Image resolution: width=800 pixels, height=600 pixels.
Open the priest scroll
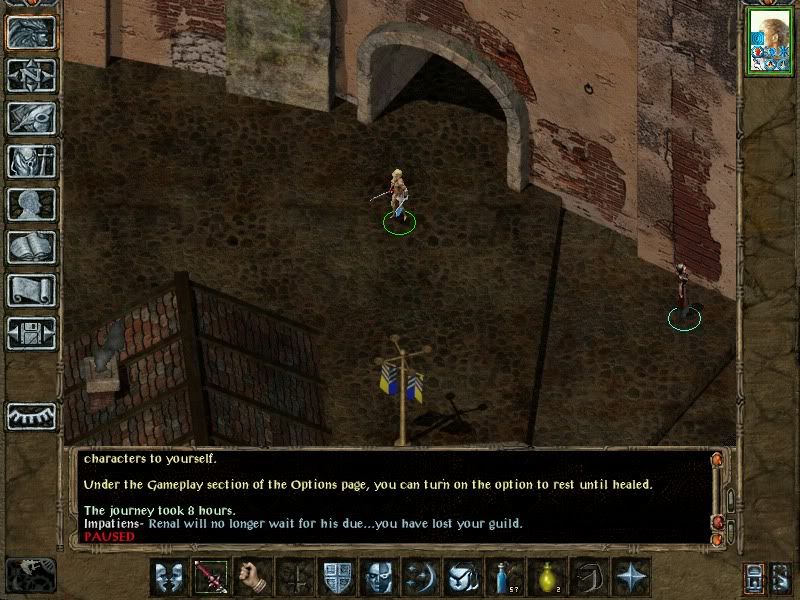[x=31, y=290]
